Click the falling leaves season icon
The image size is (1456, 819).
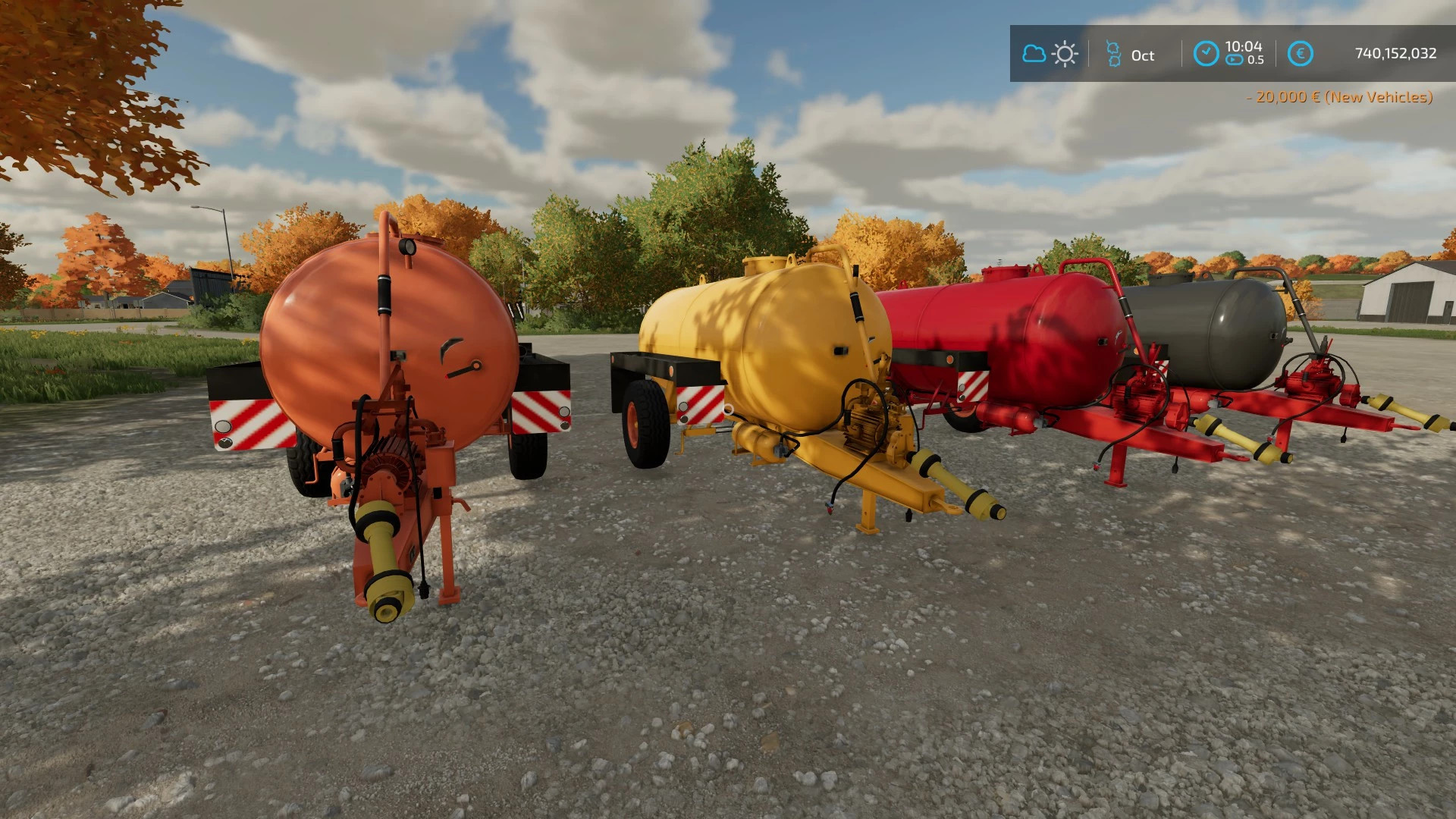coord(1112,54)
